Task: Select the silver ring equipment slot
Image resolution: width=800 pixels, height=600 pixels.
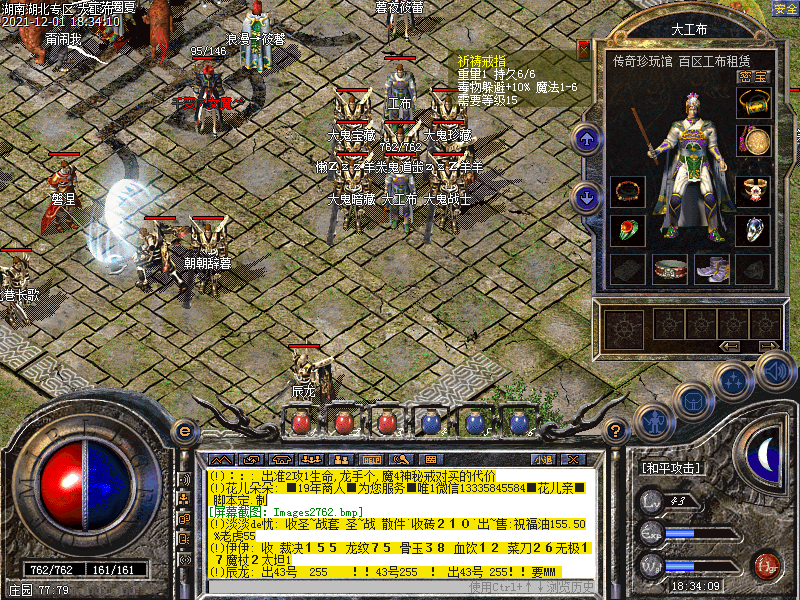Action: (753, 229)
